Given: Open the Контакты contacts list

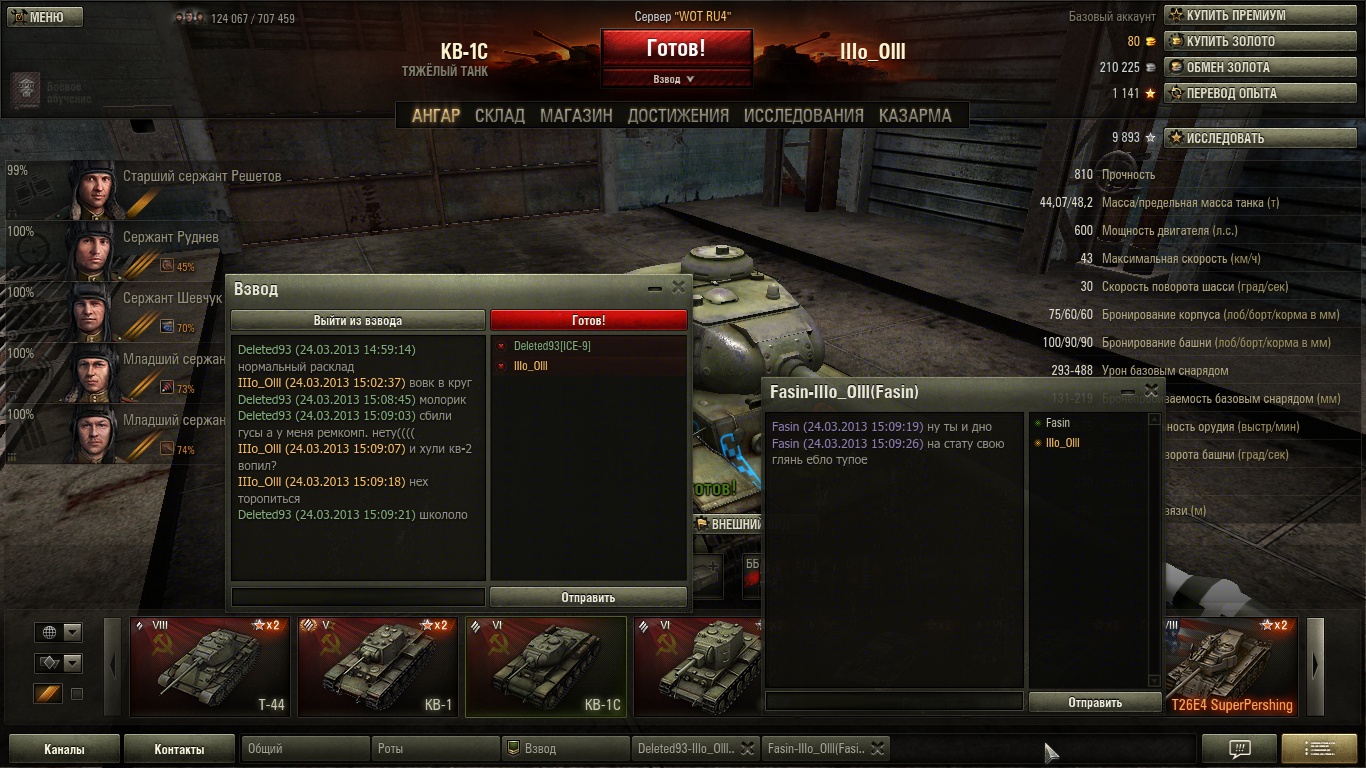Looking at the screenshot, I should pyautogui.click(x=180, y=749).
